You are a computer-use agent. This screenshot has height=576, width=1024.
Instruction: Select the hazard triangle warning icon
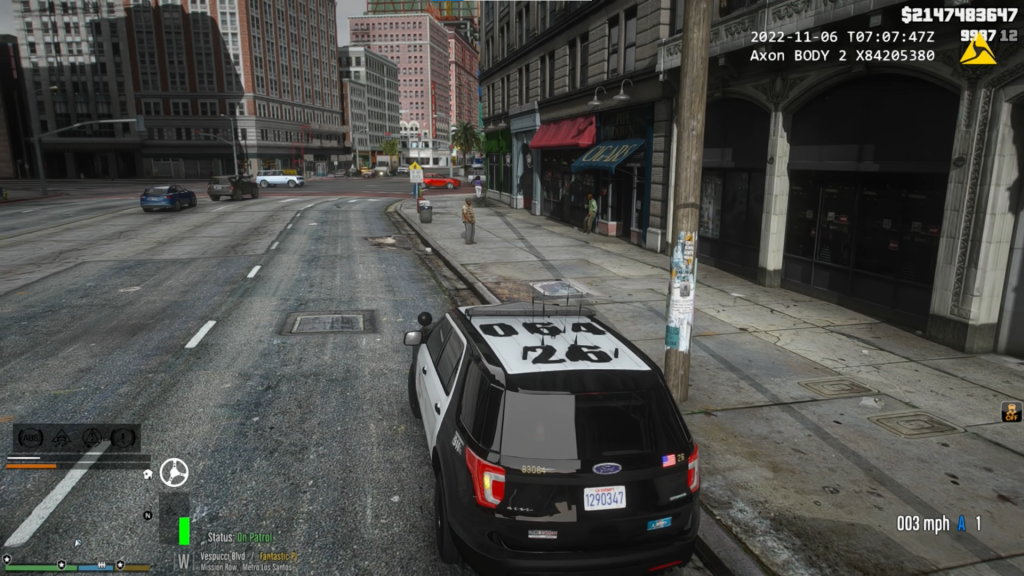[x=93, y=437]
